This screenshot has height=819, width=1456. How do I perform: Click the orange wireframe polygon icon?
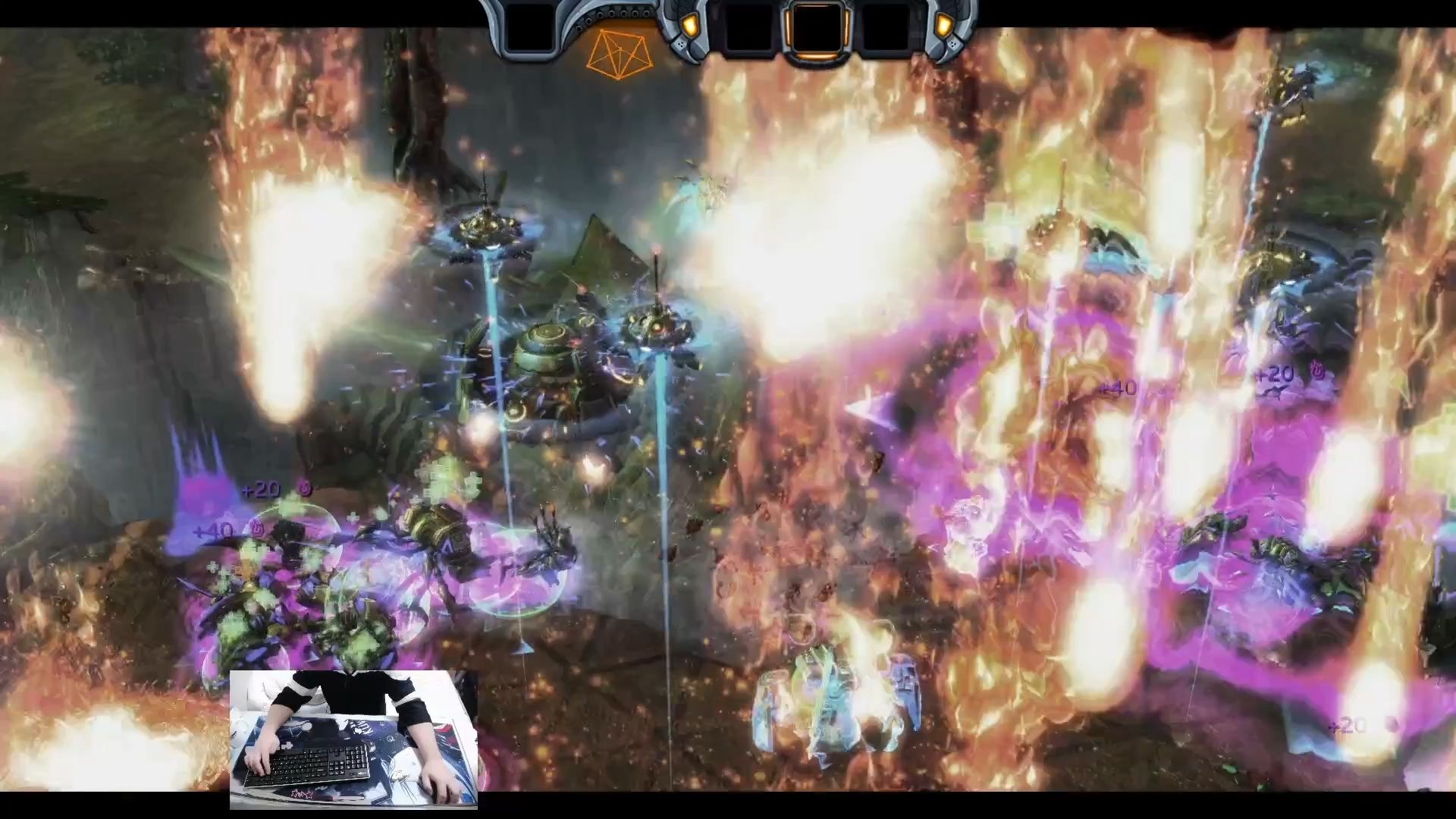(x=620, y=53)
